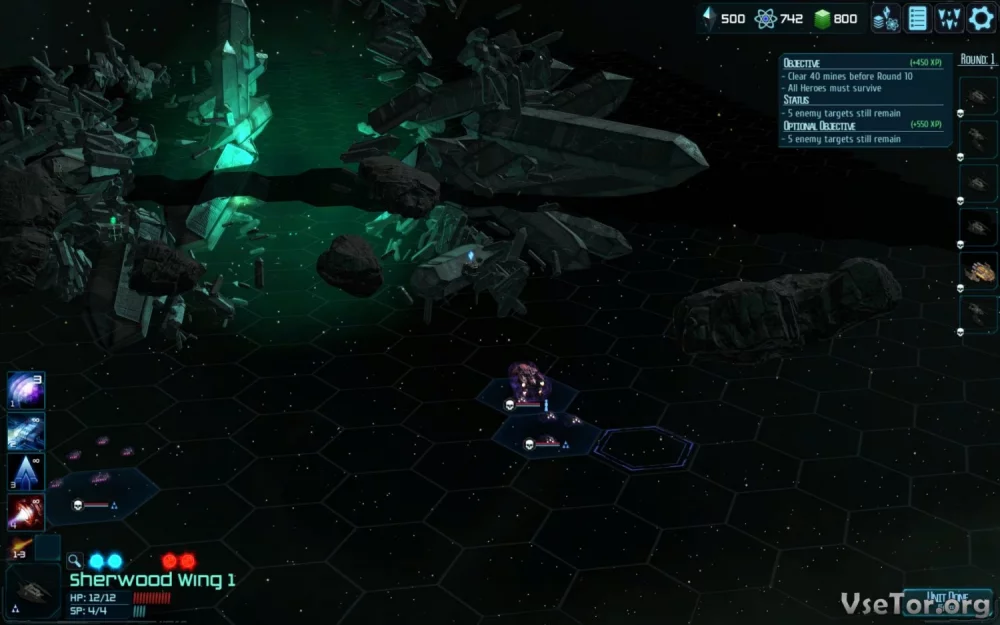Click the Objective tracker panel
This screenshot has width=1000, height=625.
(x=866, y=100)
